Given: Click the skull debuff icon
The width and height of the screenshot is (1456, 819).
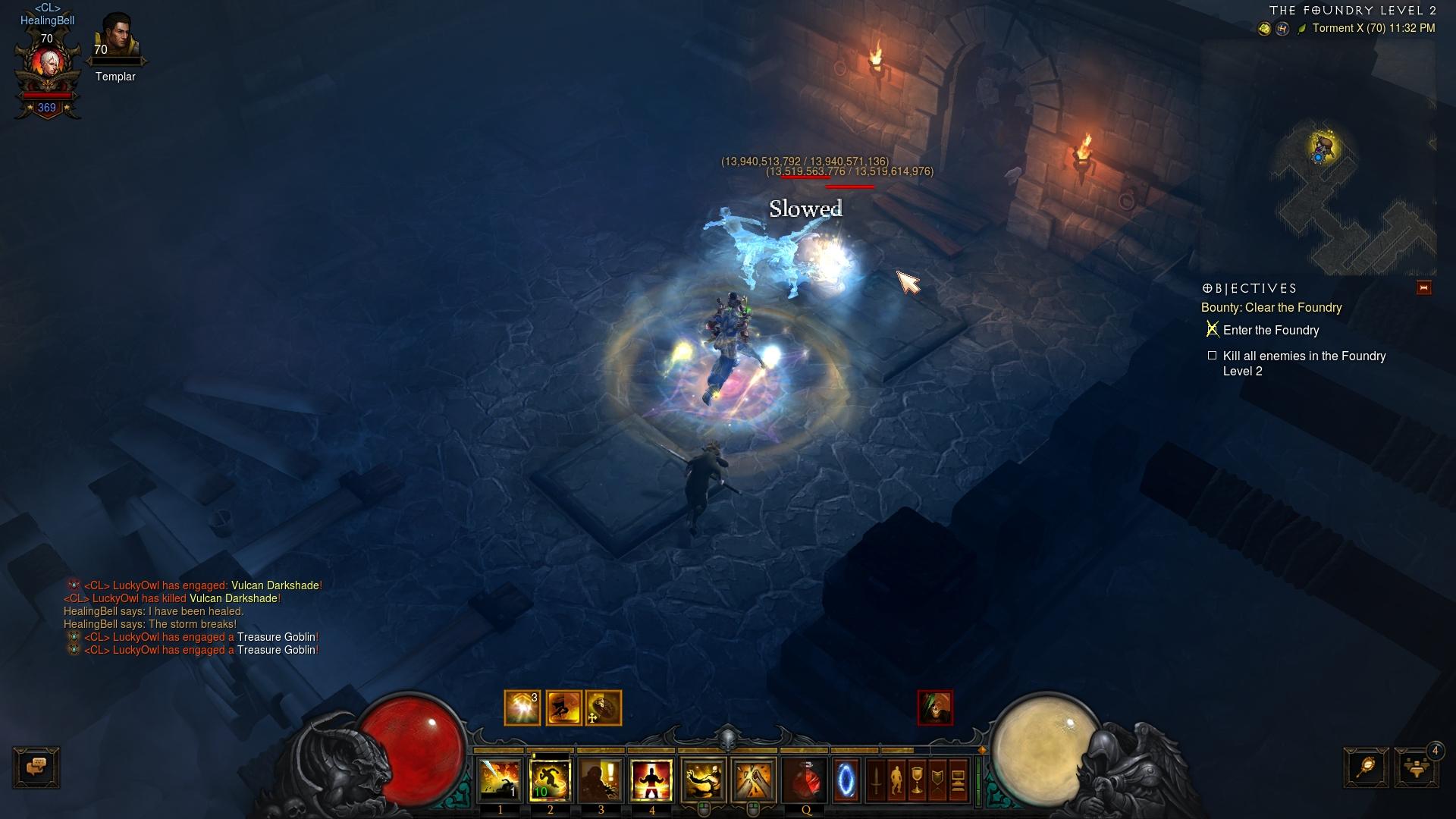Looking at the screenshot, I should pyautogui.click(x=935, y=708).
